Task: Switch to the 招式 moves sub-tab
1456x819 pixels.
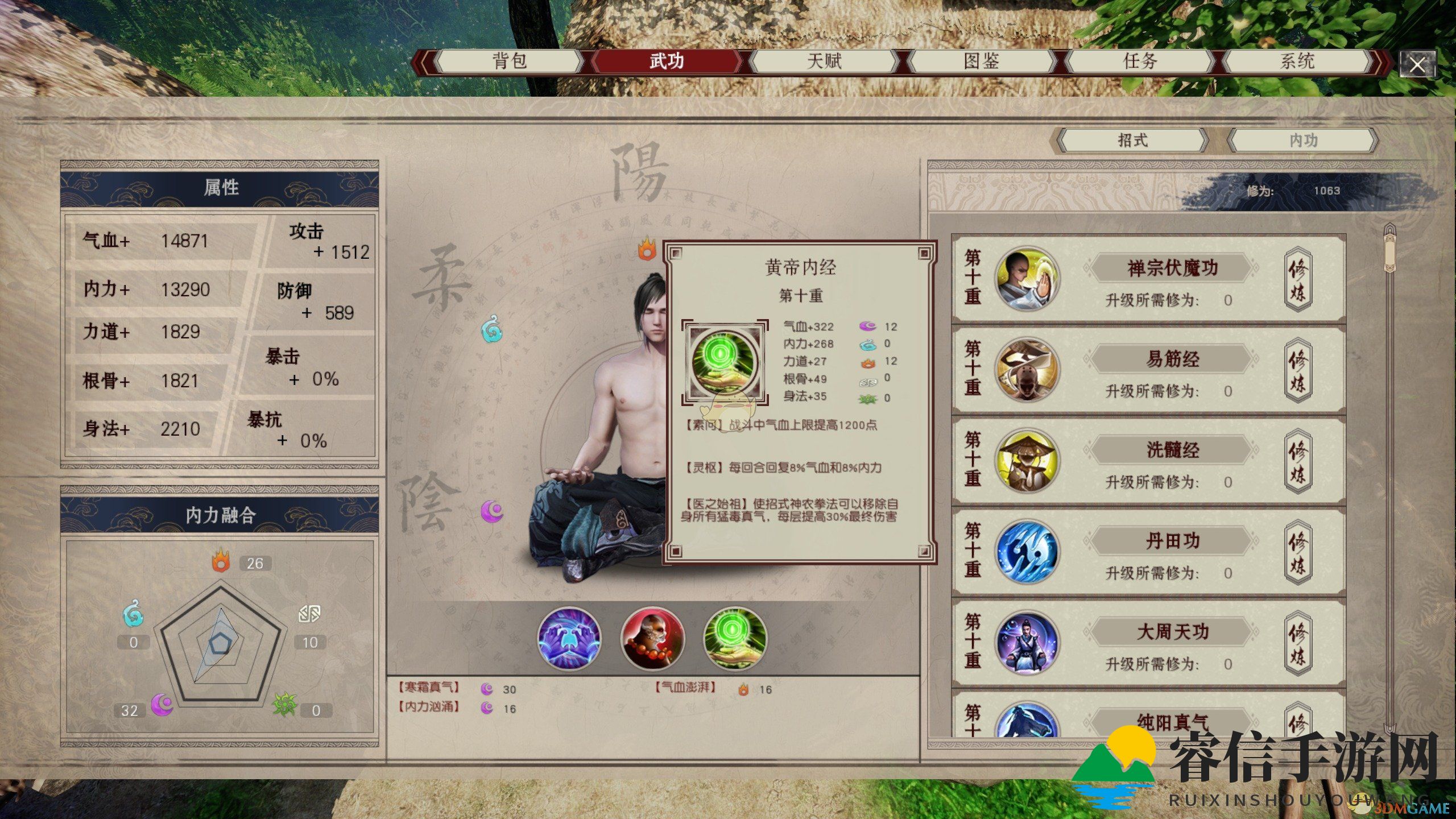Action: point(1132,140)
